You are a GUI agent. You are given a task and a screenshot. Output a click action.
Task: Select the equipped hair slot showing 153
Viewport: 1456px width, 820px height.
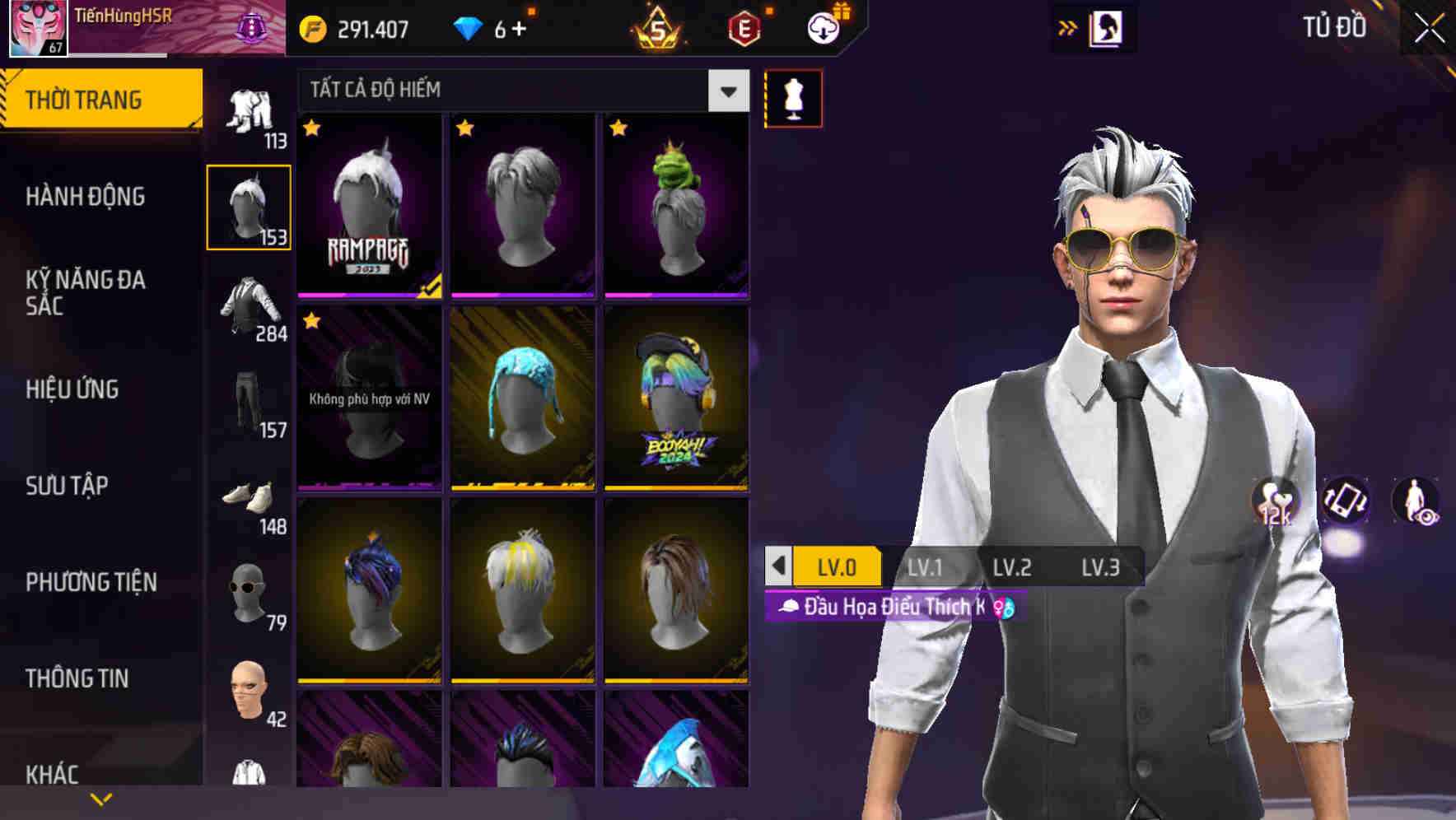tap(250, 206)
